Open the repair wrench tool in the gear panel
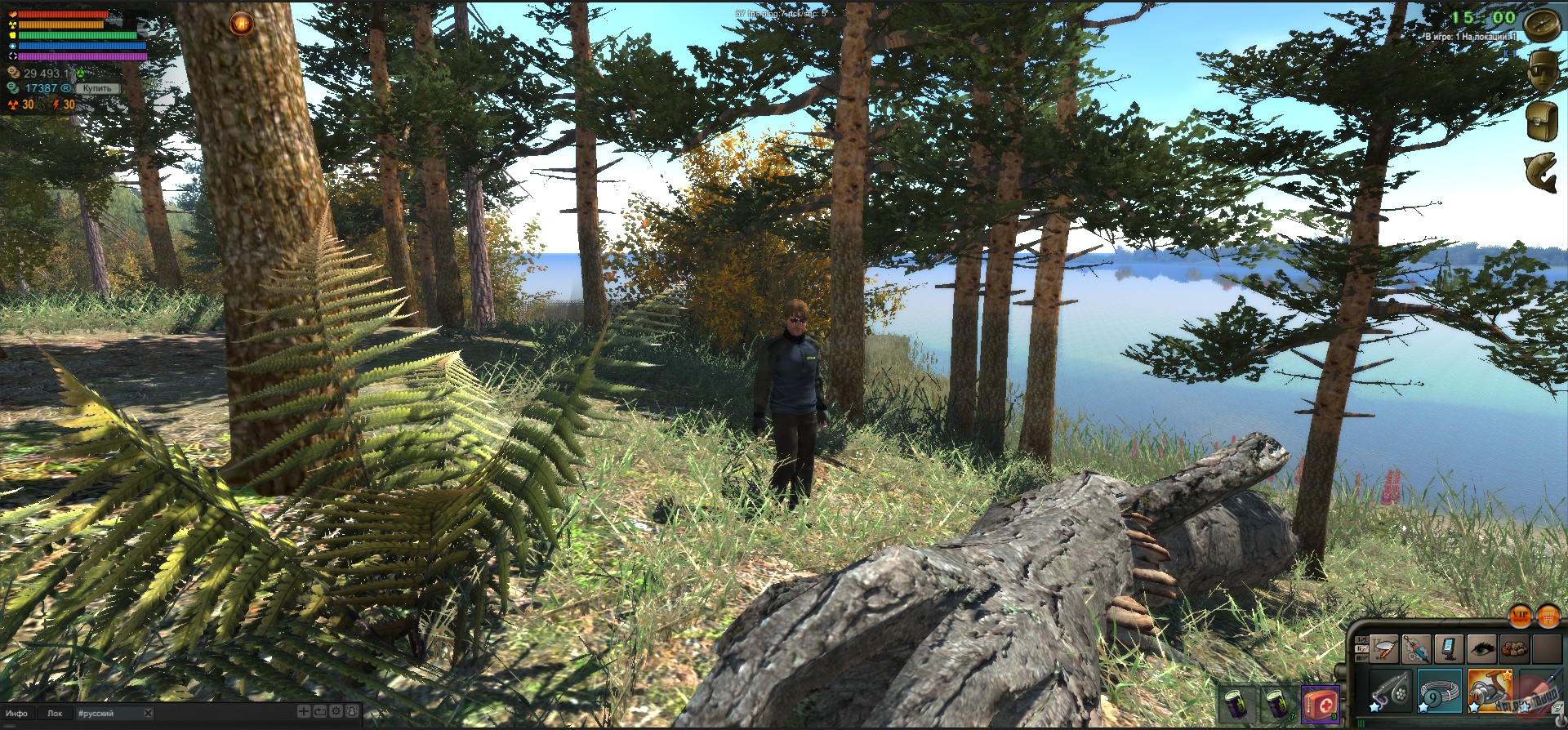The width and height of the screenshot is (1568, 730). coord(1416,650)
